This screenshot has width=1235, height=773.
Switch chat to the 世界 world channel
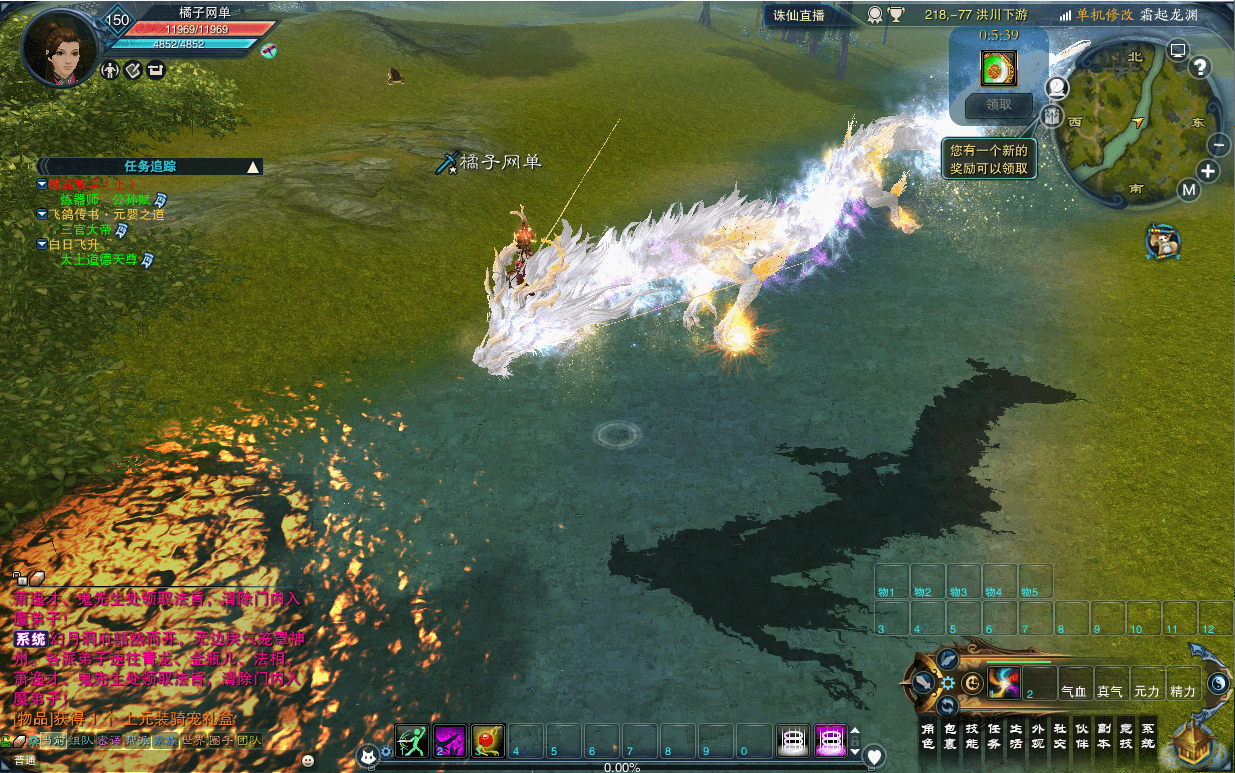[193, 741]
